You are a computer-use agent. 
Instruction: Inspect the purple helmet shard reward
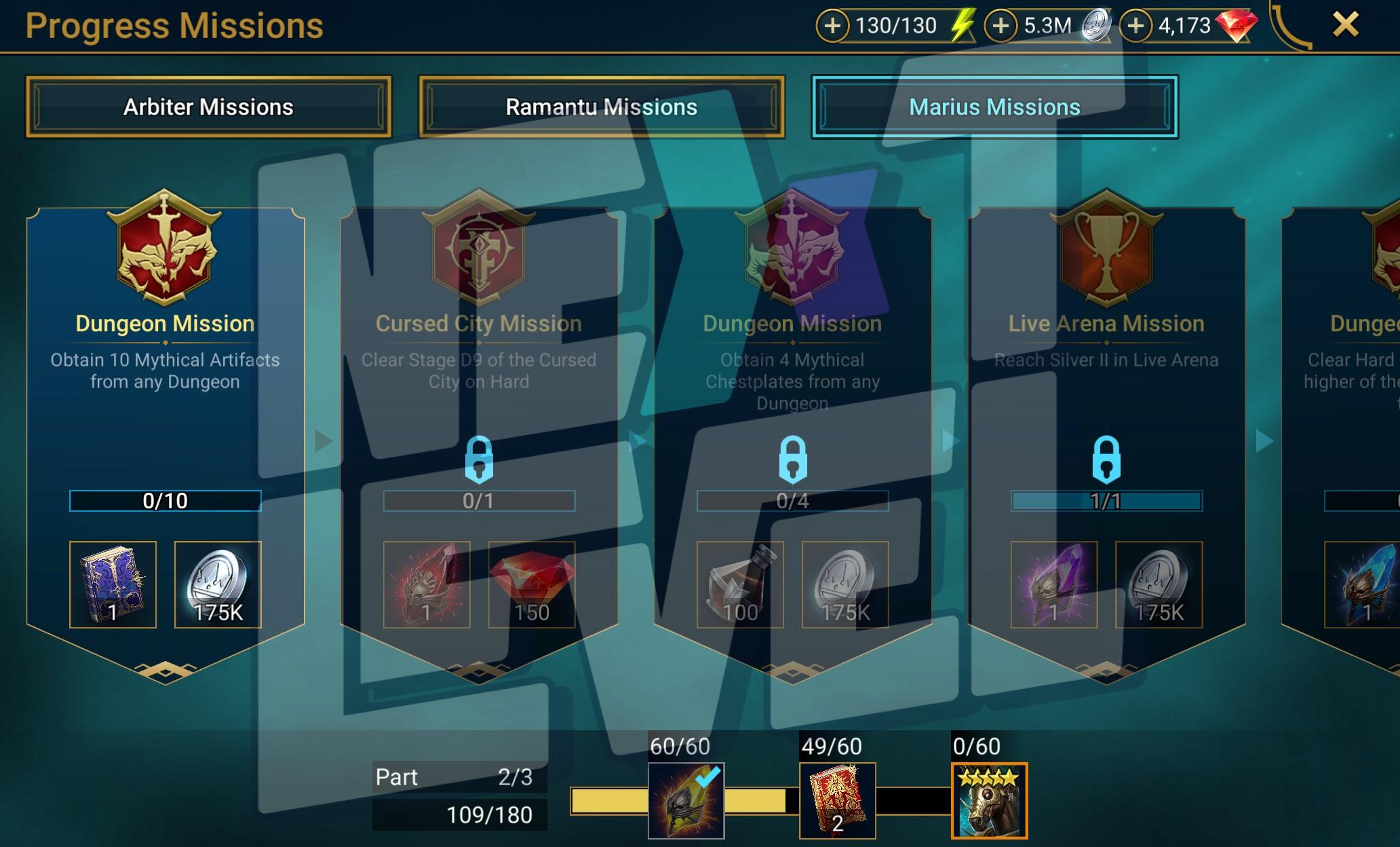point(1053,584)
